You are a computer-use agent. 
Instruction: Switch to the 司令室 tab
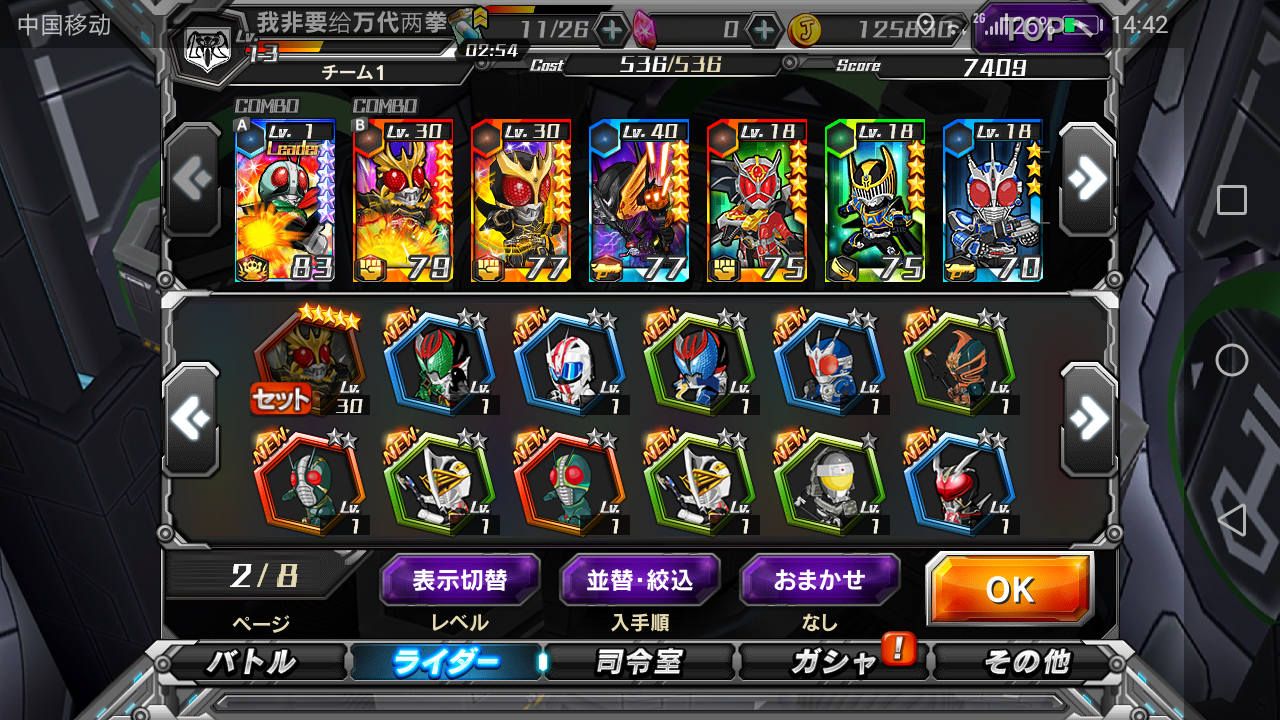coord(640,661)
